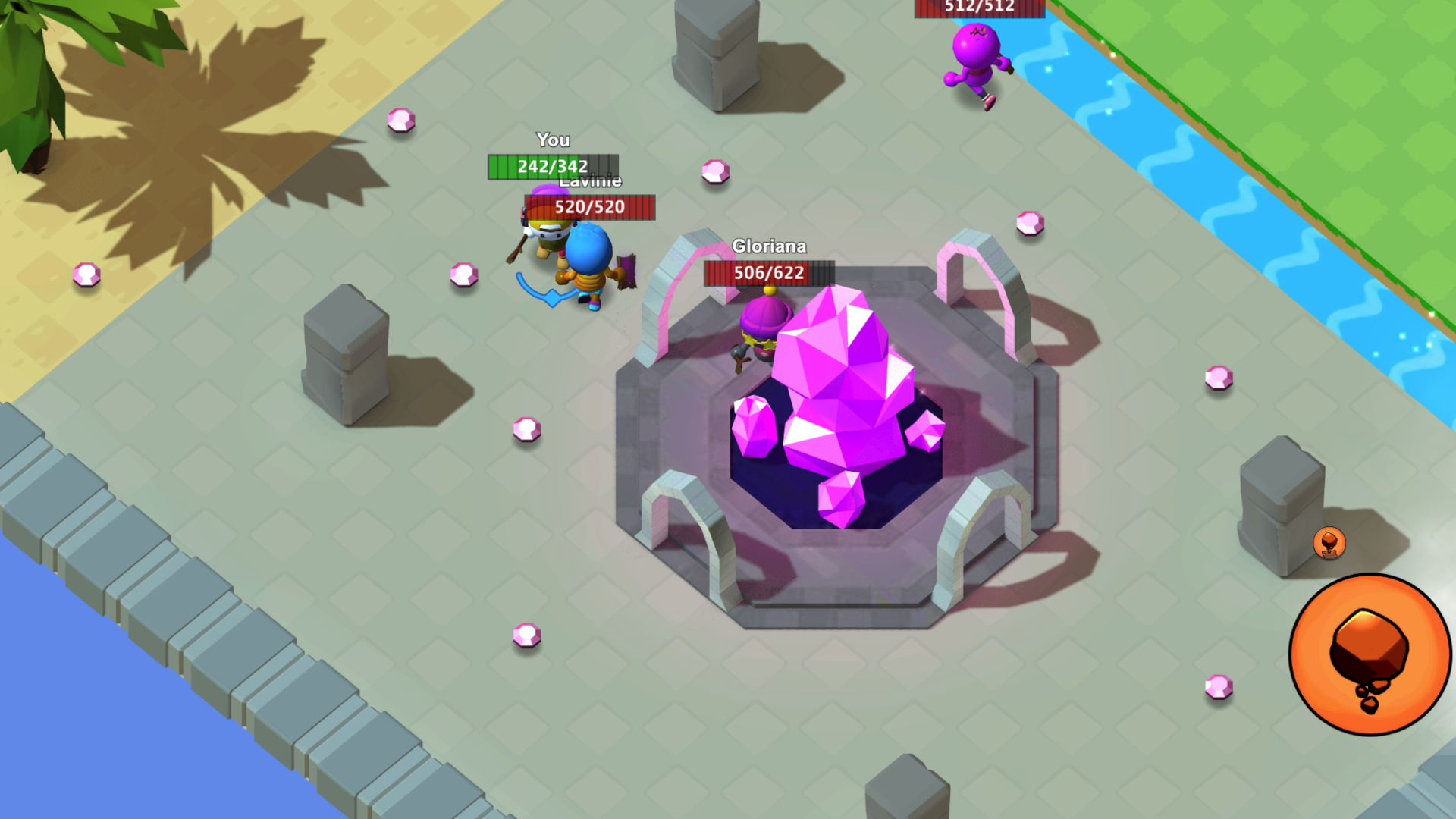This screenshot has width=1456, height=819.
Task: Click the name label Lavinie
Action: pyautogui.click(x=590, y=181)
